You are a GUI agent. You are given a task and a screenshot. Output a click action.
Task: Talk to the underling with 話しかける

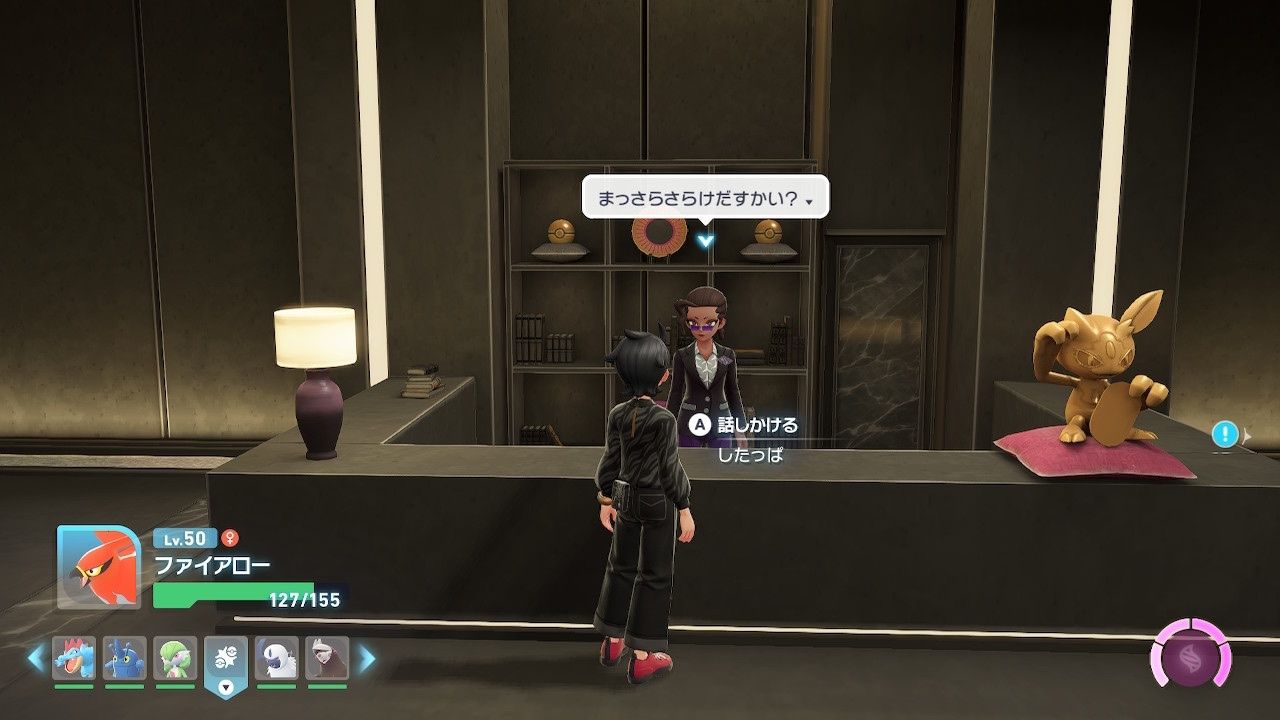tap(743, 425)
